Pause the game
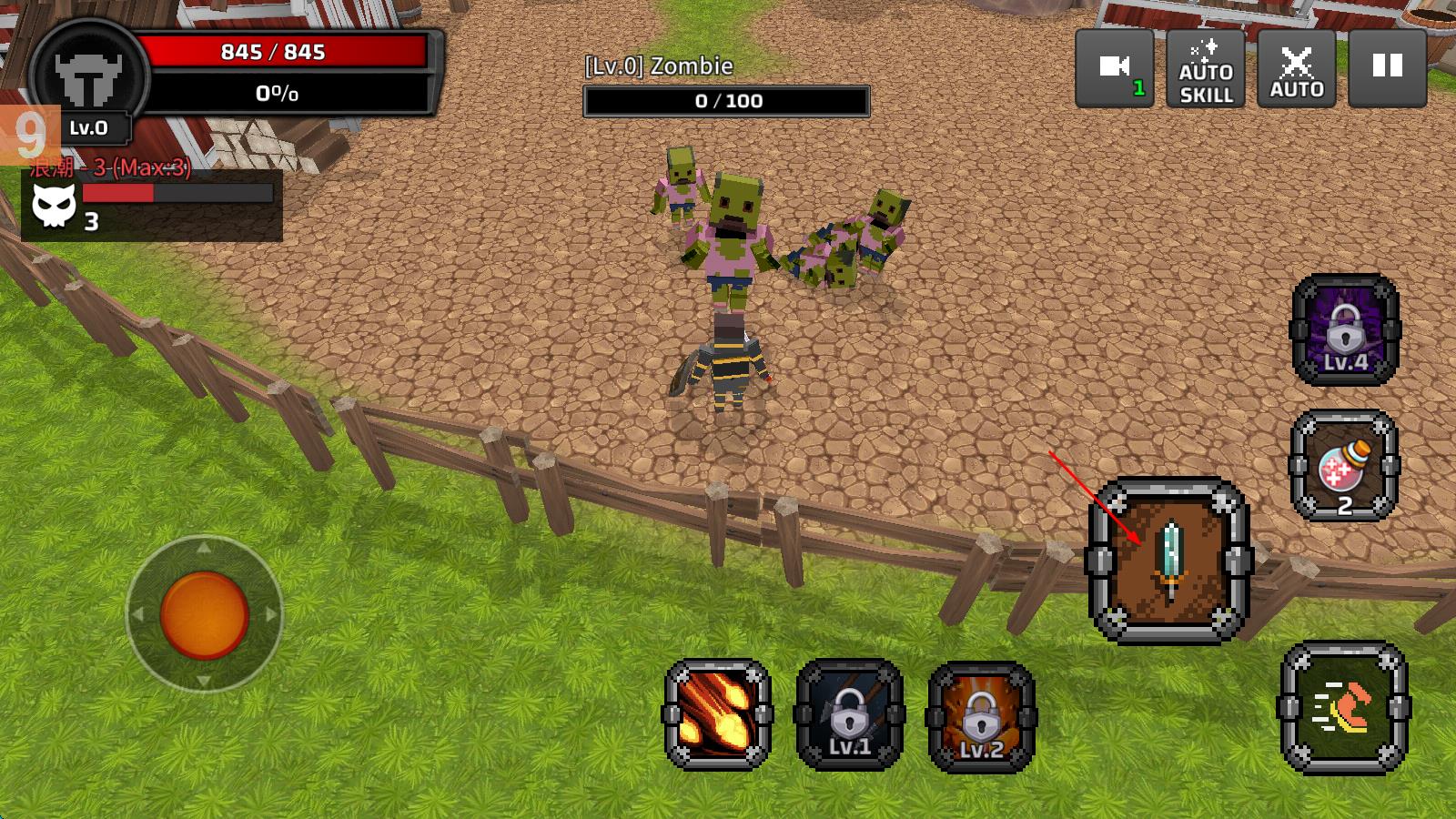1456x819 pixels. pyautogui.click(x=1387, y=68)
